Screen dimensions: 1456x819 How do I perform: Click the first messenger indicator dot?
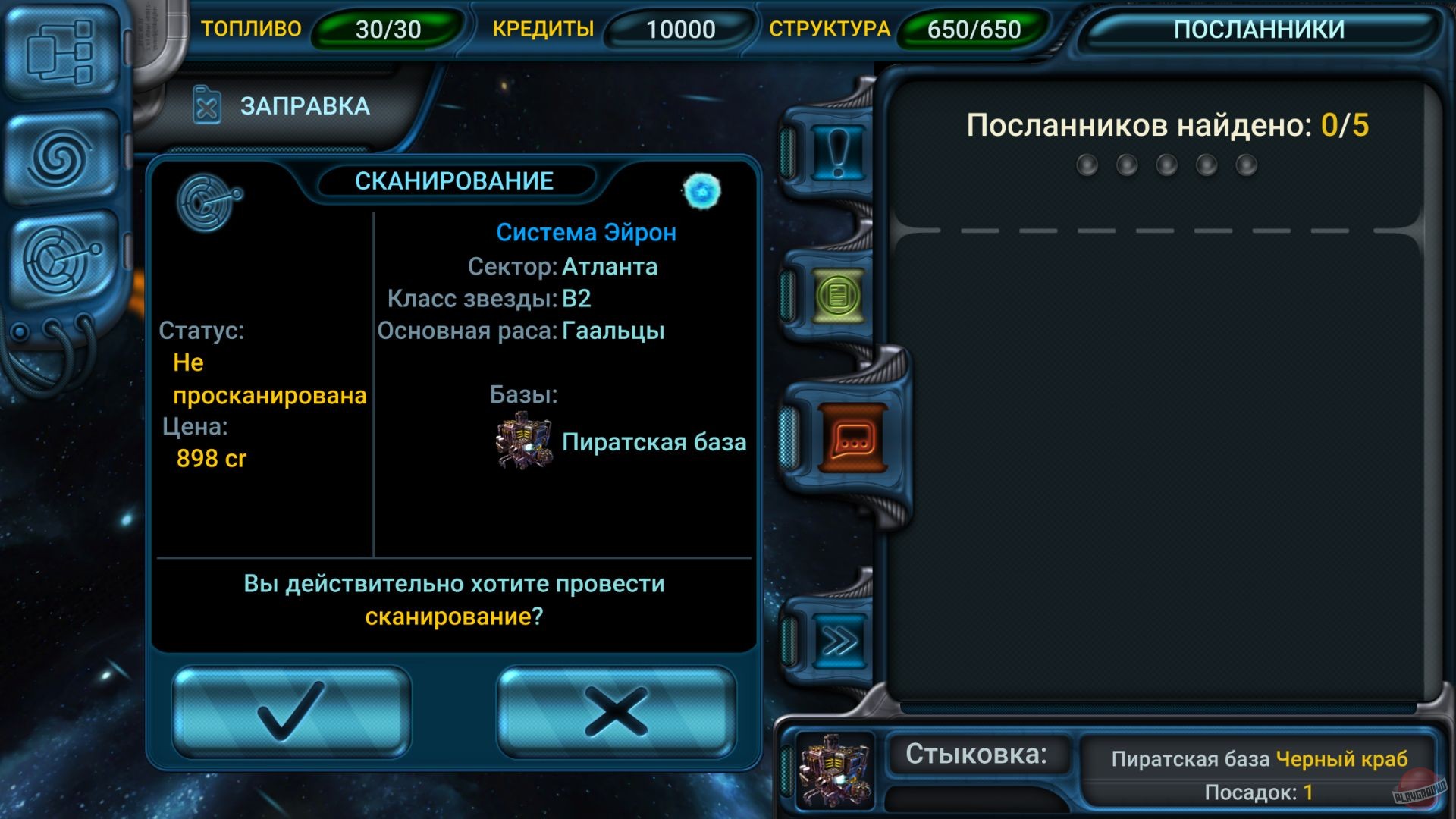pos(1087,163)
